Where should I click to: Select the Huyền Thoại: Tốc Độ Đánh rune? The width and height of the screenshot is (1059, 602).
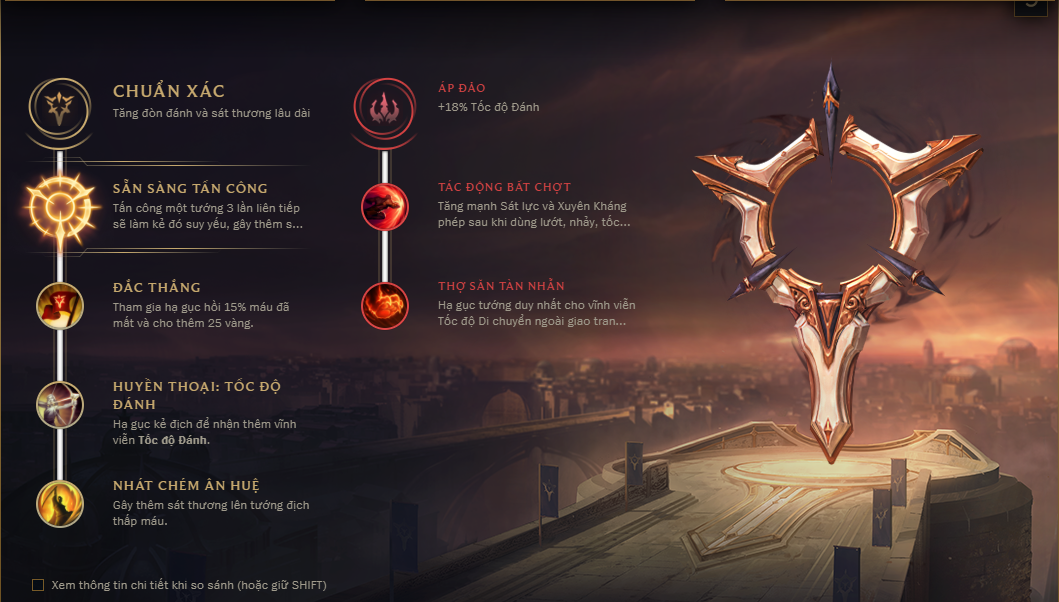[x=60, y=402]
